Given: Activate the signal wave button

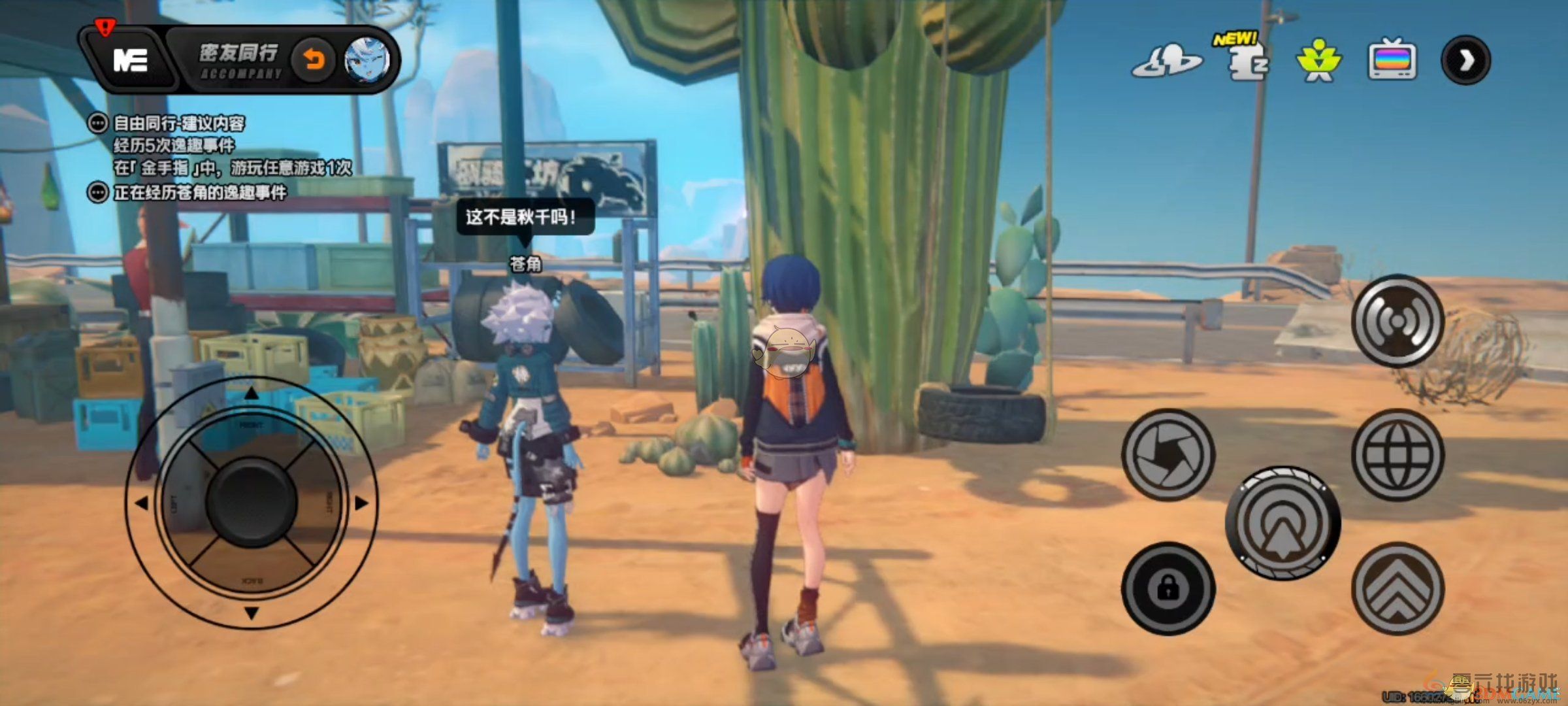Looking at the screenshot, I should pyautogui.click(x=1397, y=321).
